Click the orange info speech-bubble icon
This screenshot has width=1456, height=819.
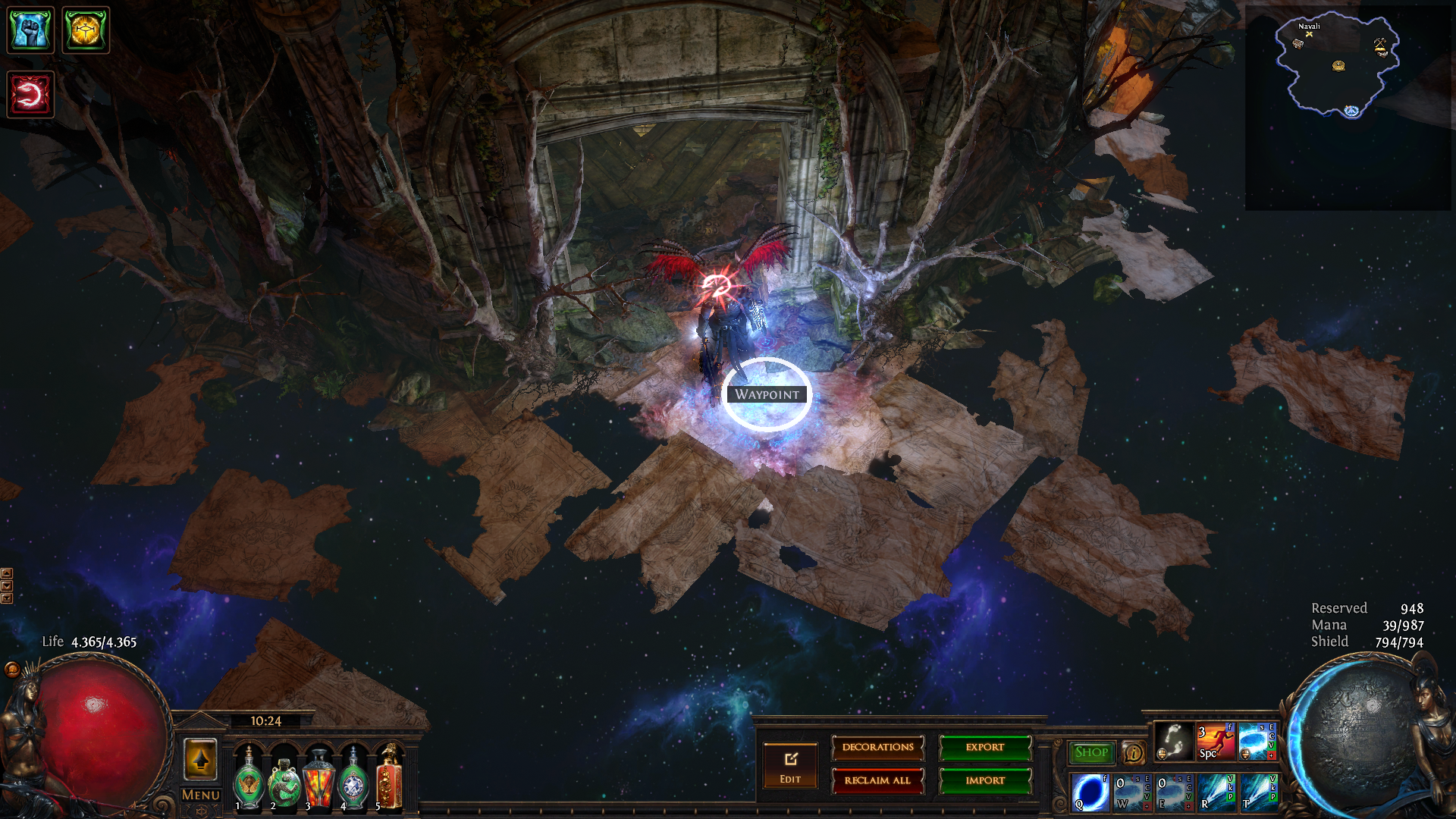pos(1134,753)
